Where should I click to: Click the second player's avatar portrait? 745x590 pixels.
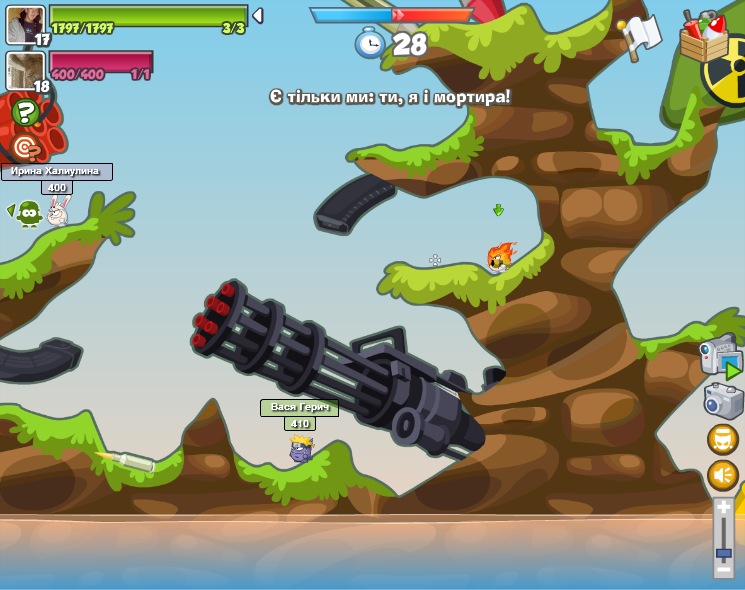coord(24,71)
